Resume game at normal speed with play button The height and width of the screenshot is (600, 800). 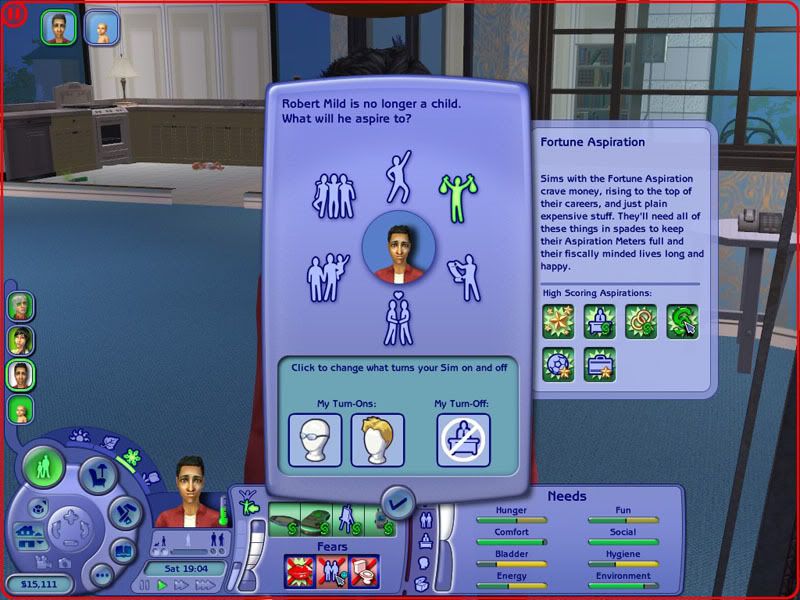pos(162,585)
